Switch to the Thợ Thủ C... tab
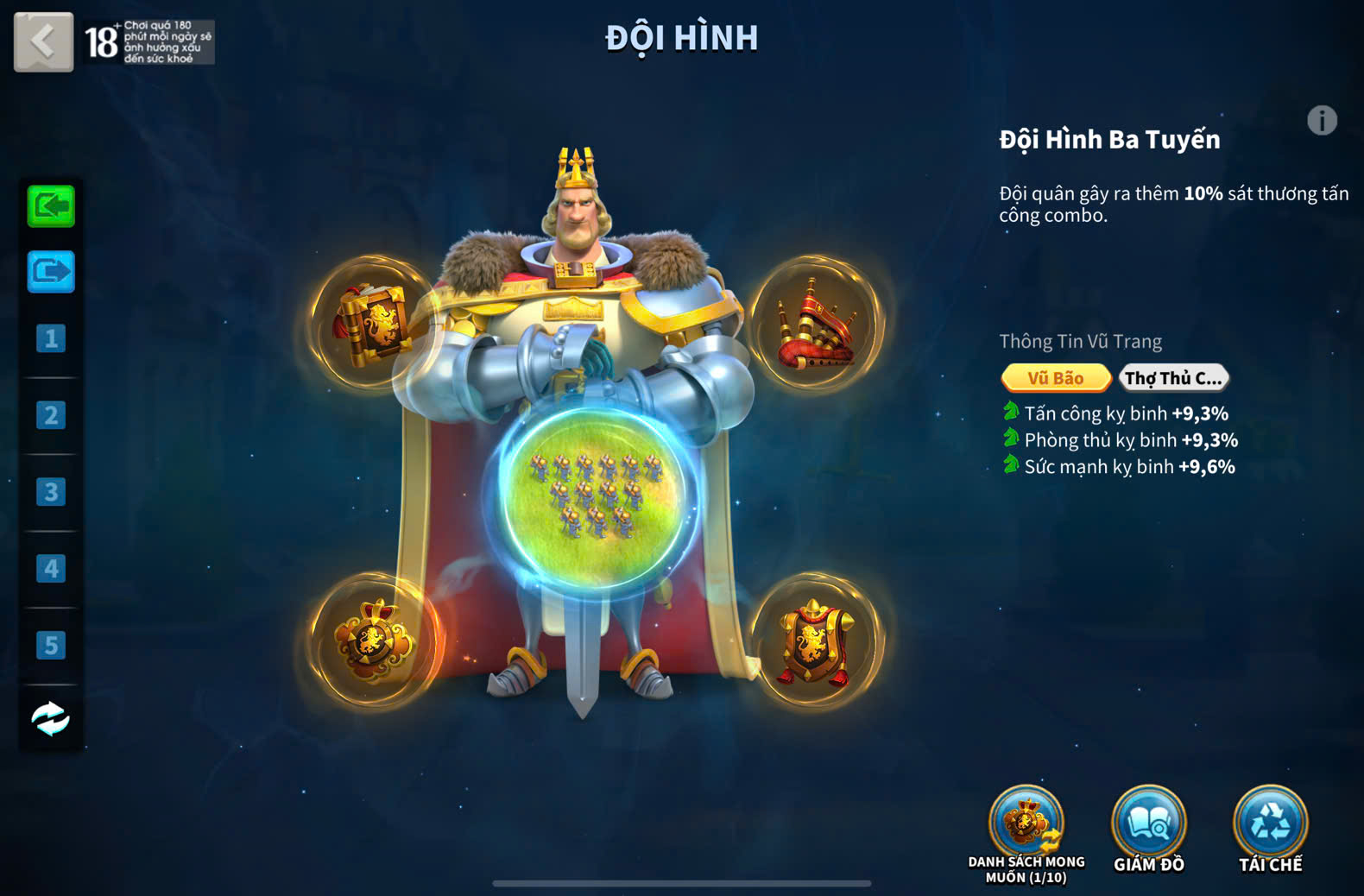The image size is (1364, 896). point(1173,378)
